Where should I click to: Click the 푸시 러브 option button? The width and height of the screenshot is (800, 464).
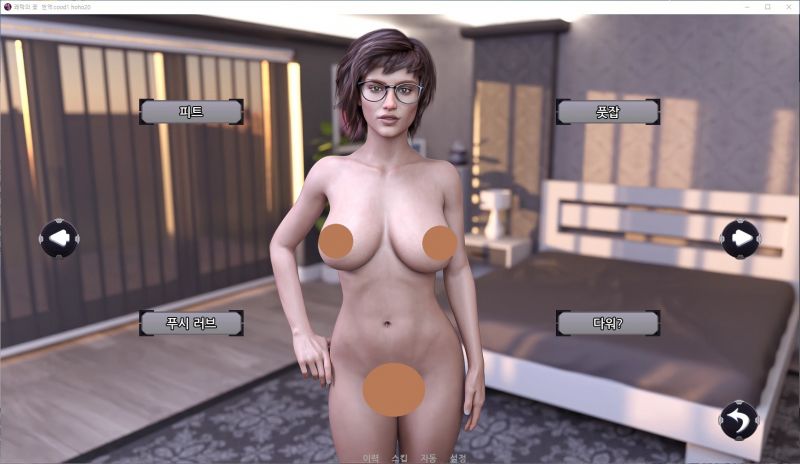coord(191,322)
